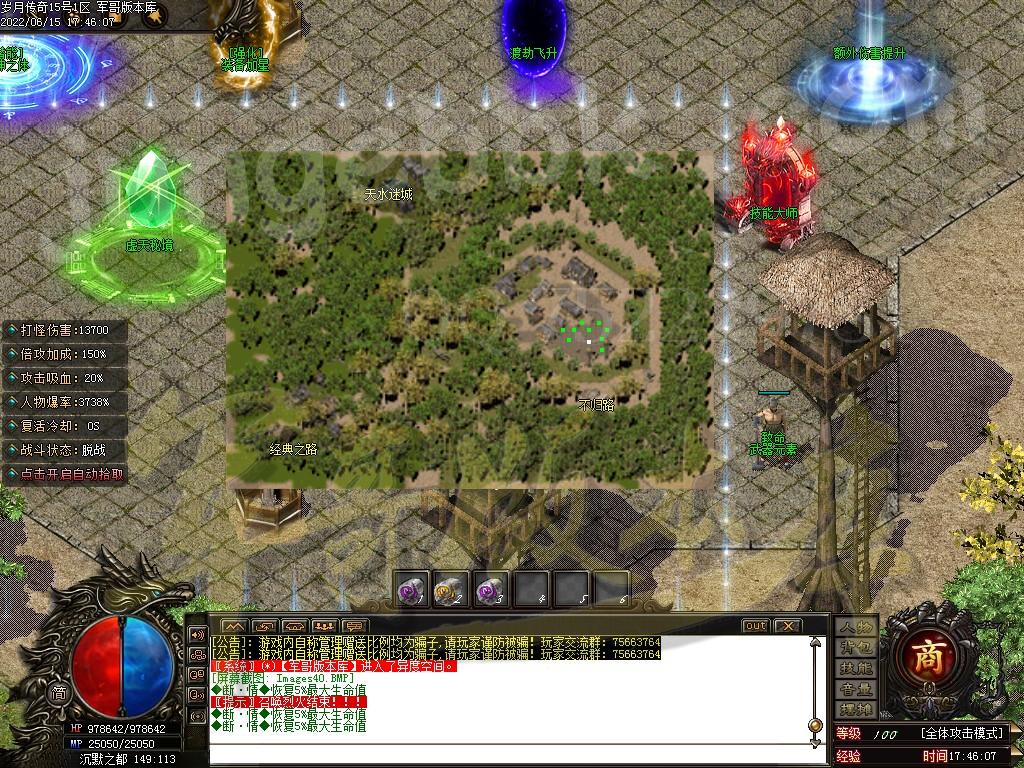Toggle the 简 simple-mode button by the orb

pyautogui.click(x=59, y=693)
